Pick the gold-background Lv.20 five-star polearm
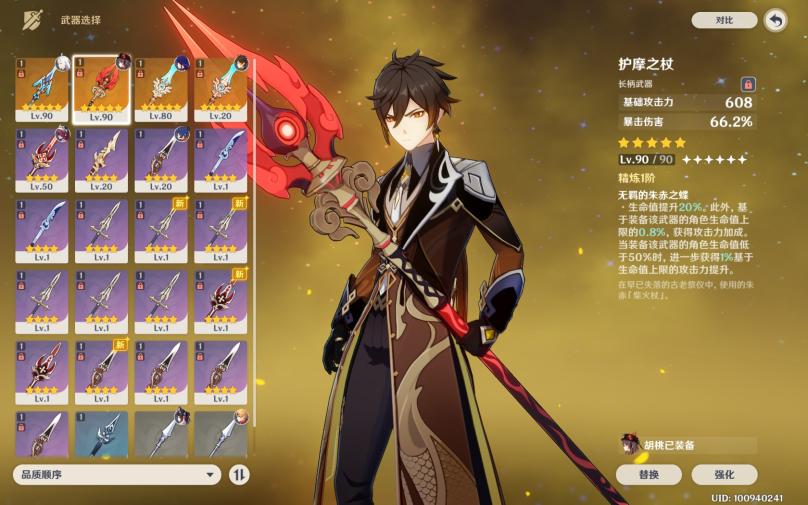Viewport: 808px width, 505px height. click(x=220, y=88)
